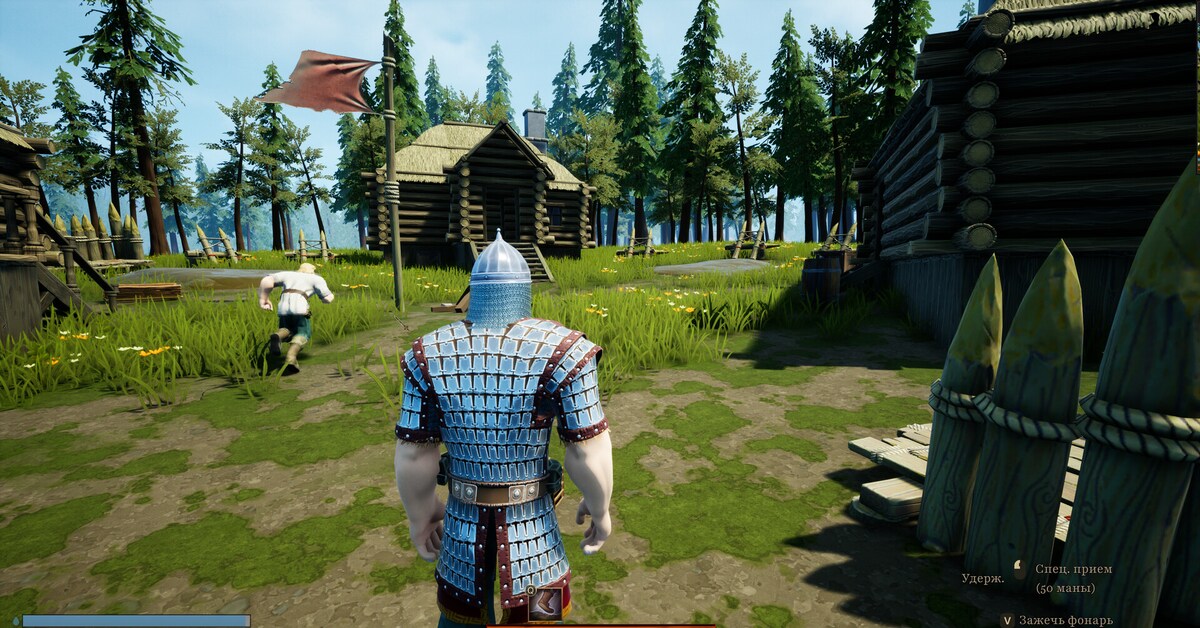The image size is (1200, 628).
Task: Activate the boot kick ability icon
Action: tap(544, 604)
